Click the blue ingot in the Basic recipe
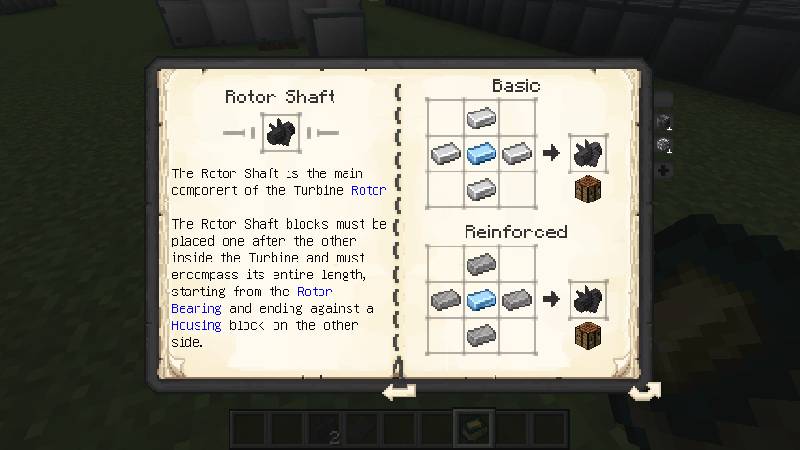 (481, 153)
